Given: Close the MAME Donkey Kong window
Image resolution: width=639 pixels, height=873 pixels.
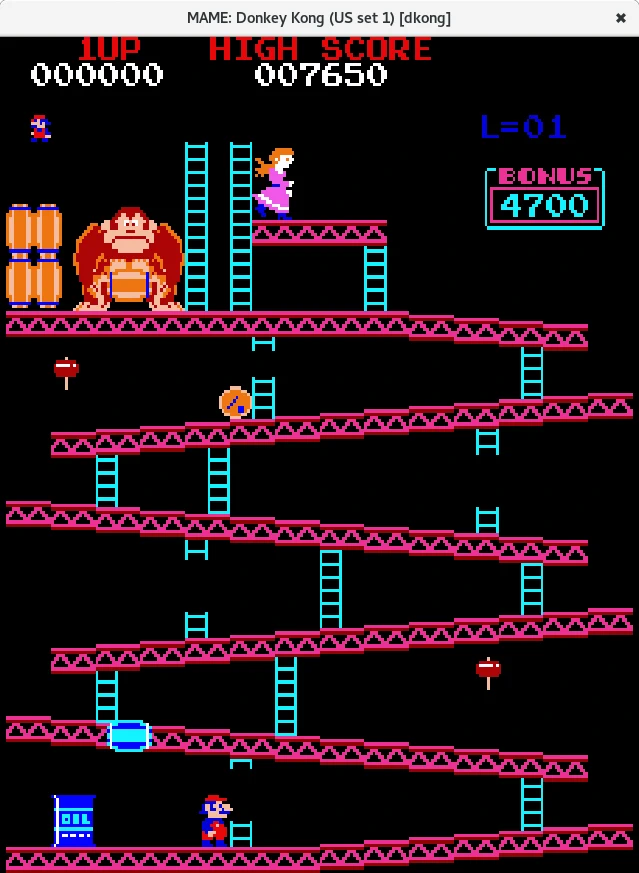Looking at the screenshot, I should 620,18.
